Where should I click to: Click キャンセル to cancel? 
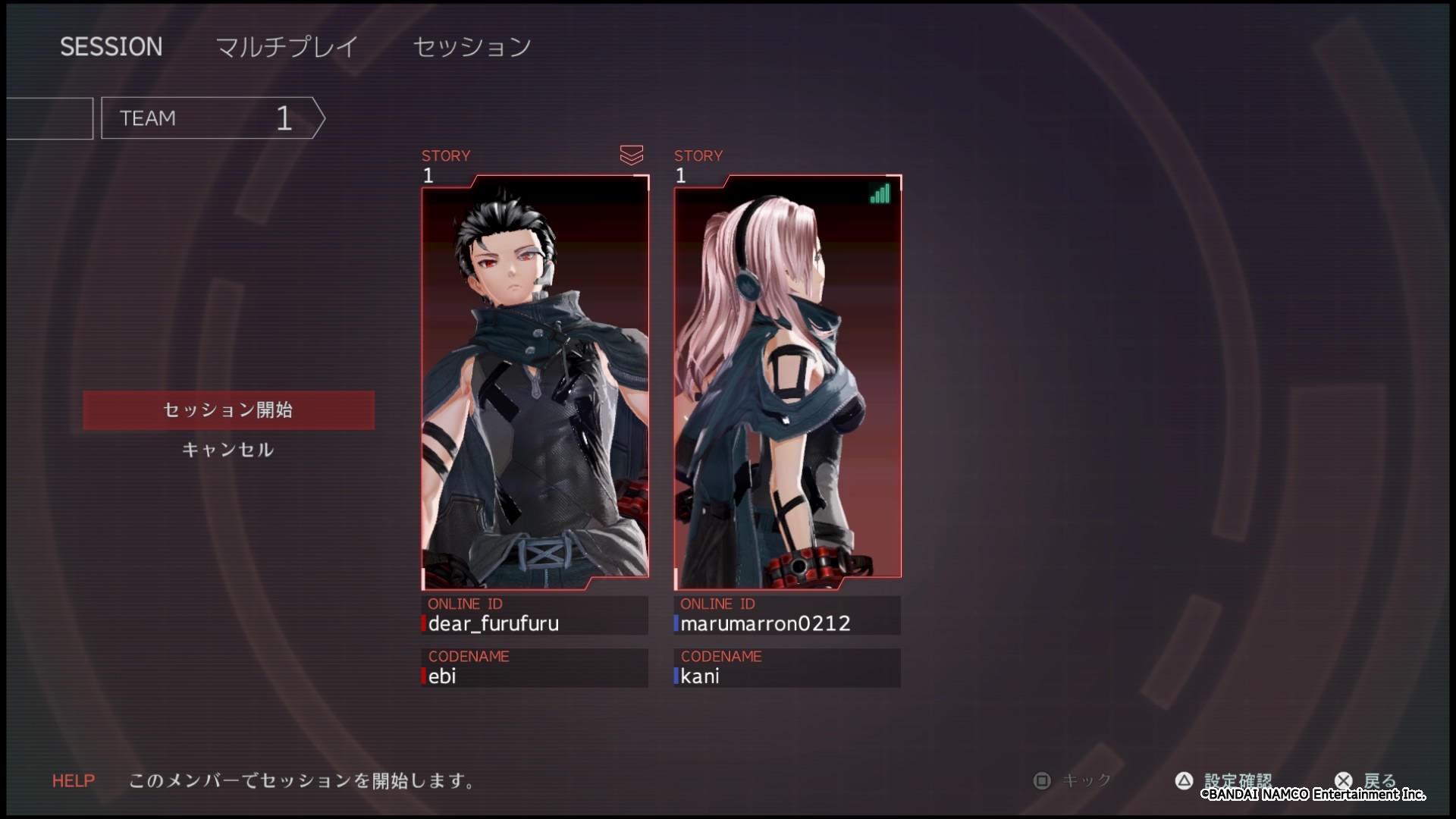[x=227, y=449]
